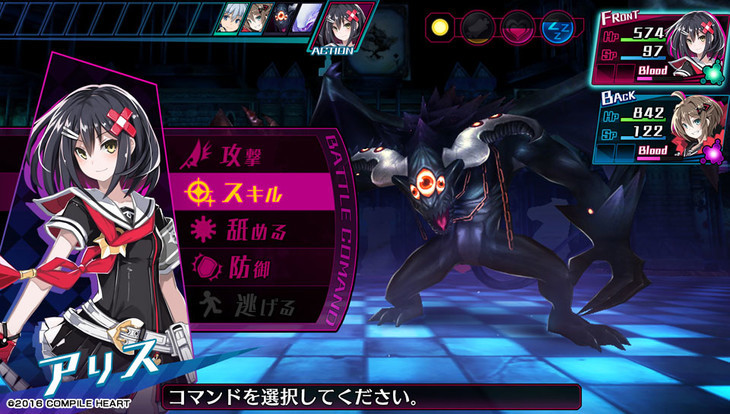Click the yellow orb gauge icon
Screen dimensions: 730x414
point(441,25)
